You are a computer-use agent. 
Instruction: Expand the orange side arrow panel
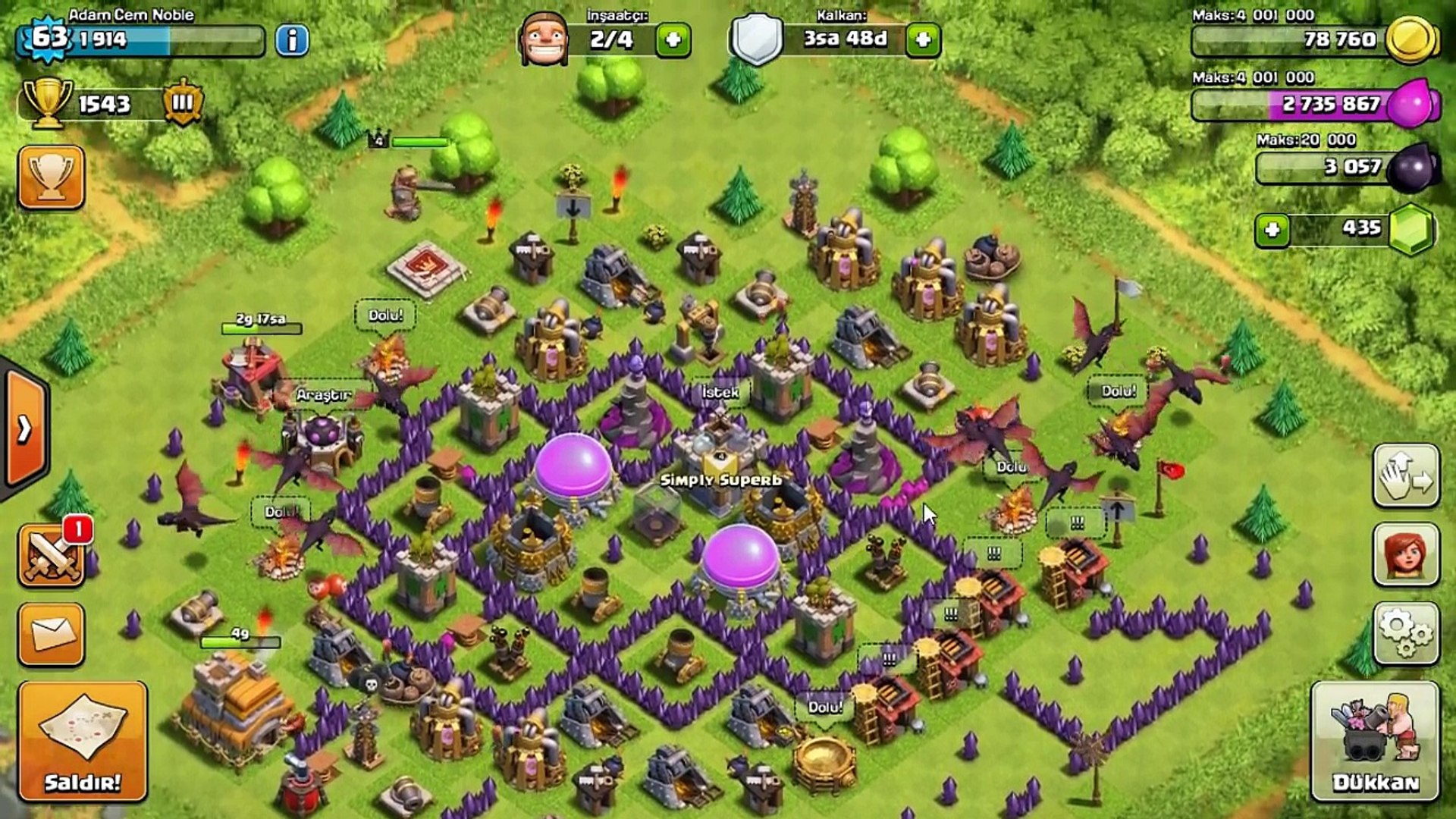pyautogui.click(x=26, y=429)
